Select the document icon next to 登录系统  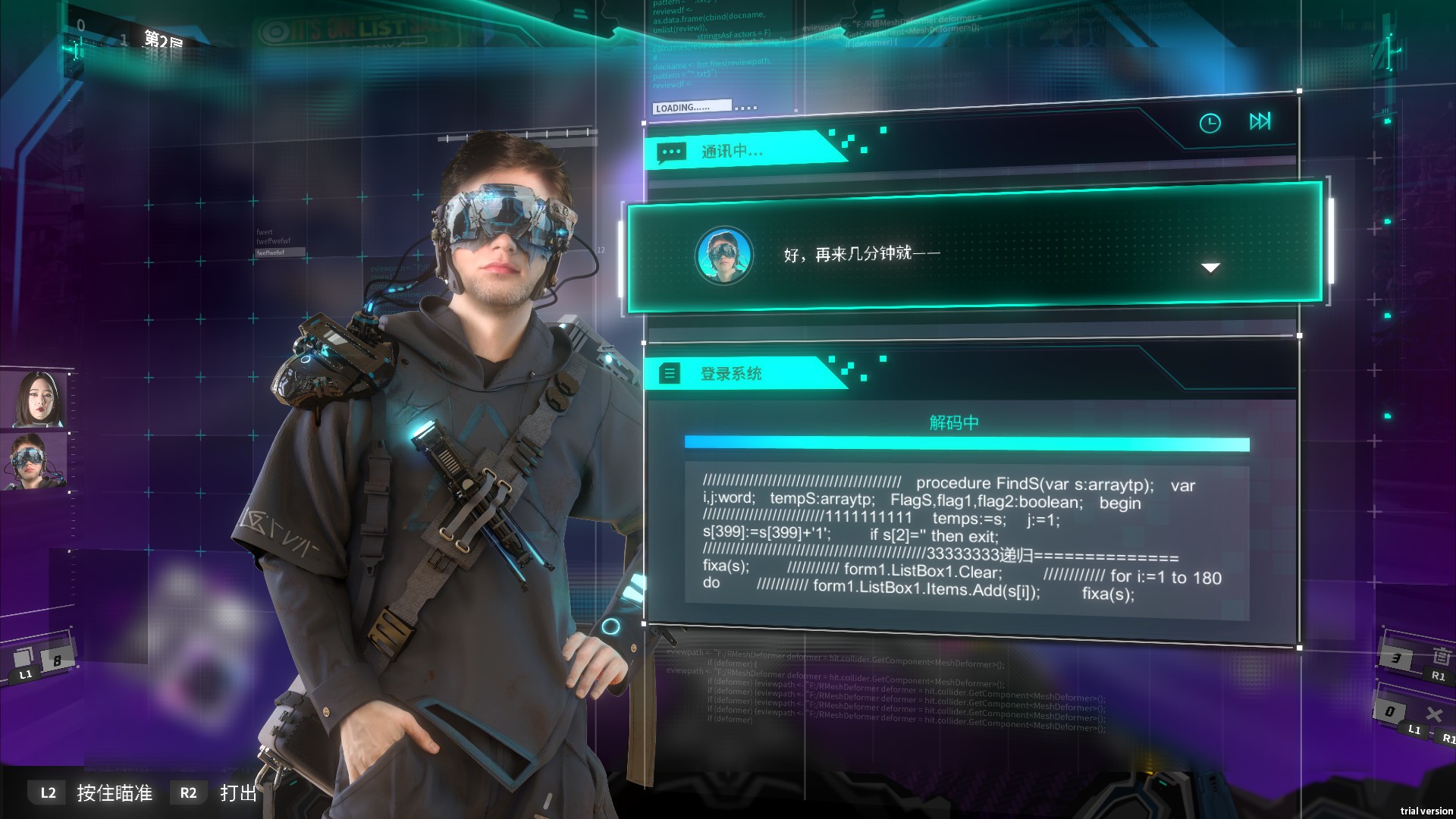[670, 374]
